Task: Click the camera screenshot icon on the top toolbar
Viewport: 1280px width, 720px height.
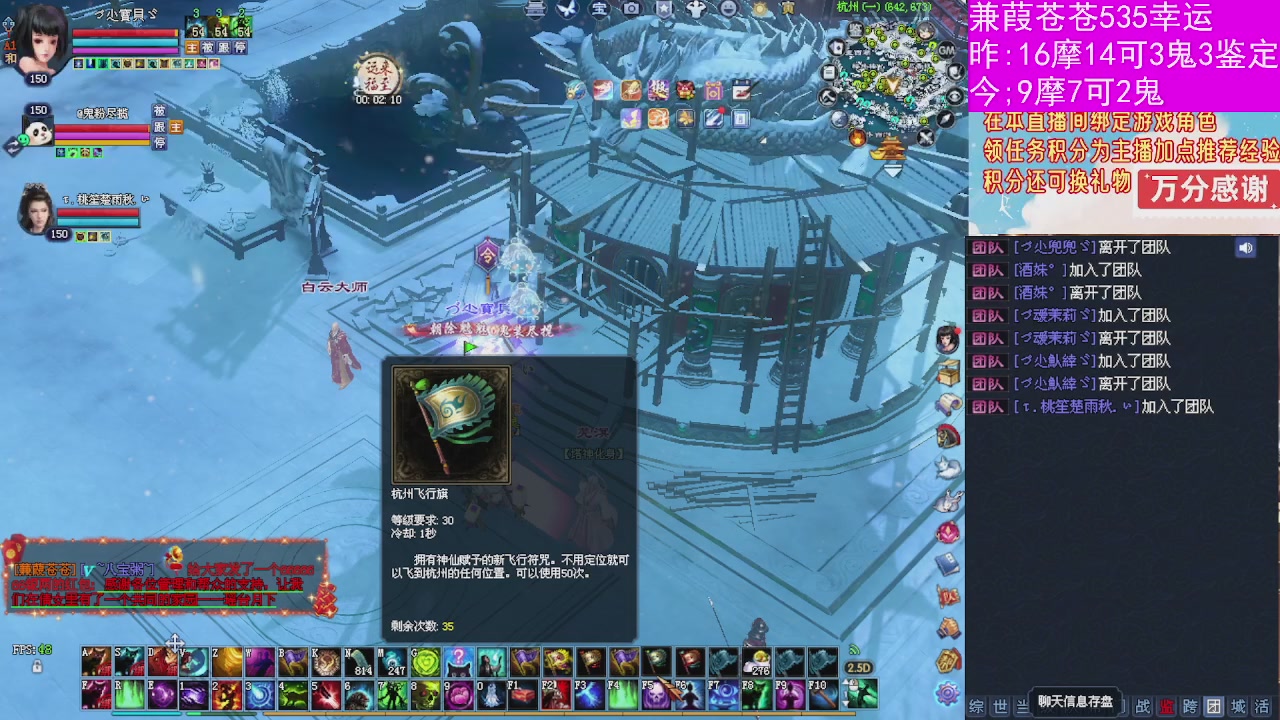Action: click(x=630, y=11)
